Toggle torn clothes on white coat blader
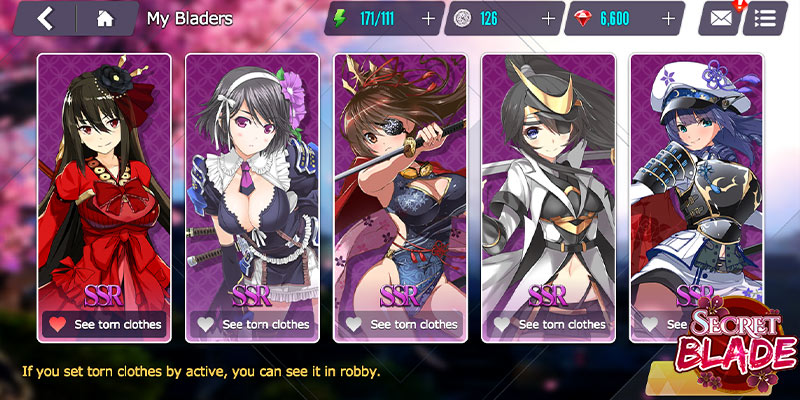The width and height of the screenshot is (800, 400). coord(548,324)
